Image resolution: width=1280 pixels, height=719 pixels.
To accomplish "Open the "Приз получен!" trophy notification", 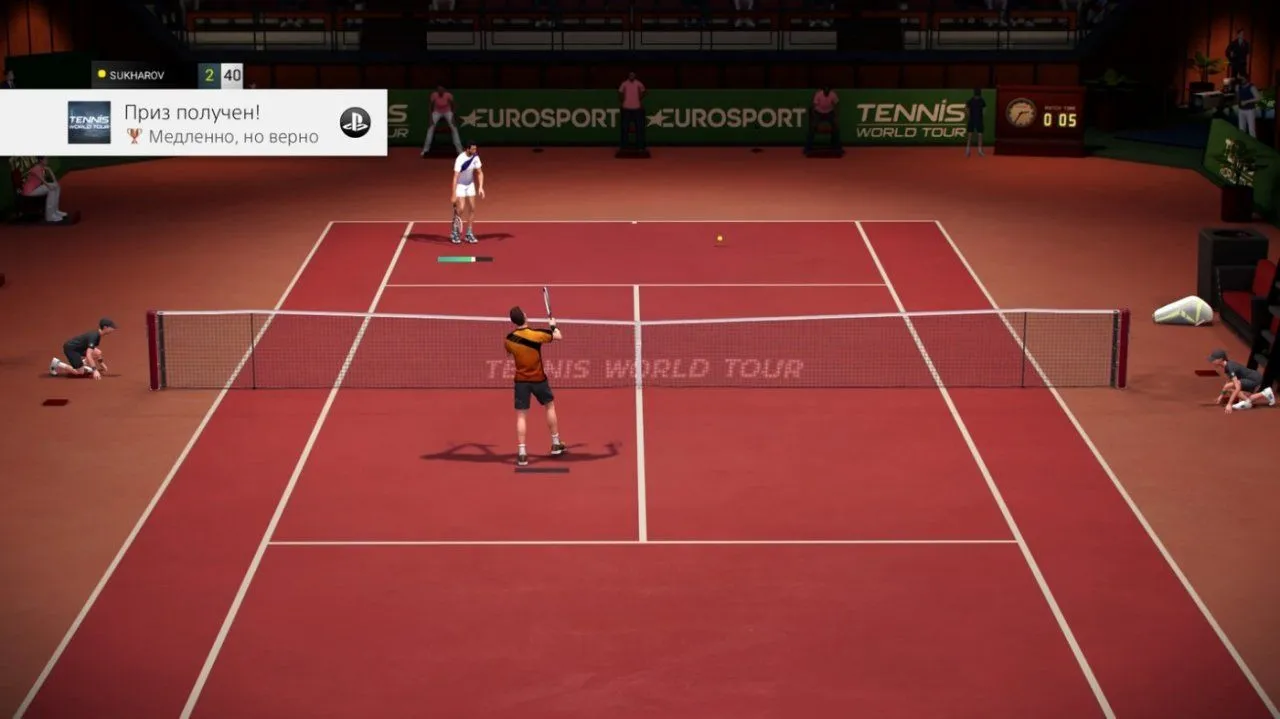I will coord(222,123).
